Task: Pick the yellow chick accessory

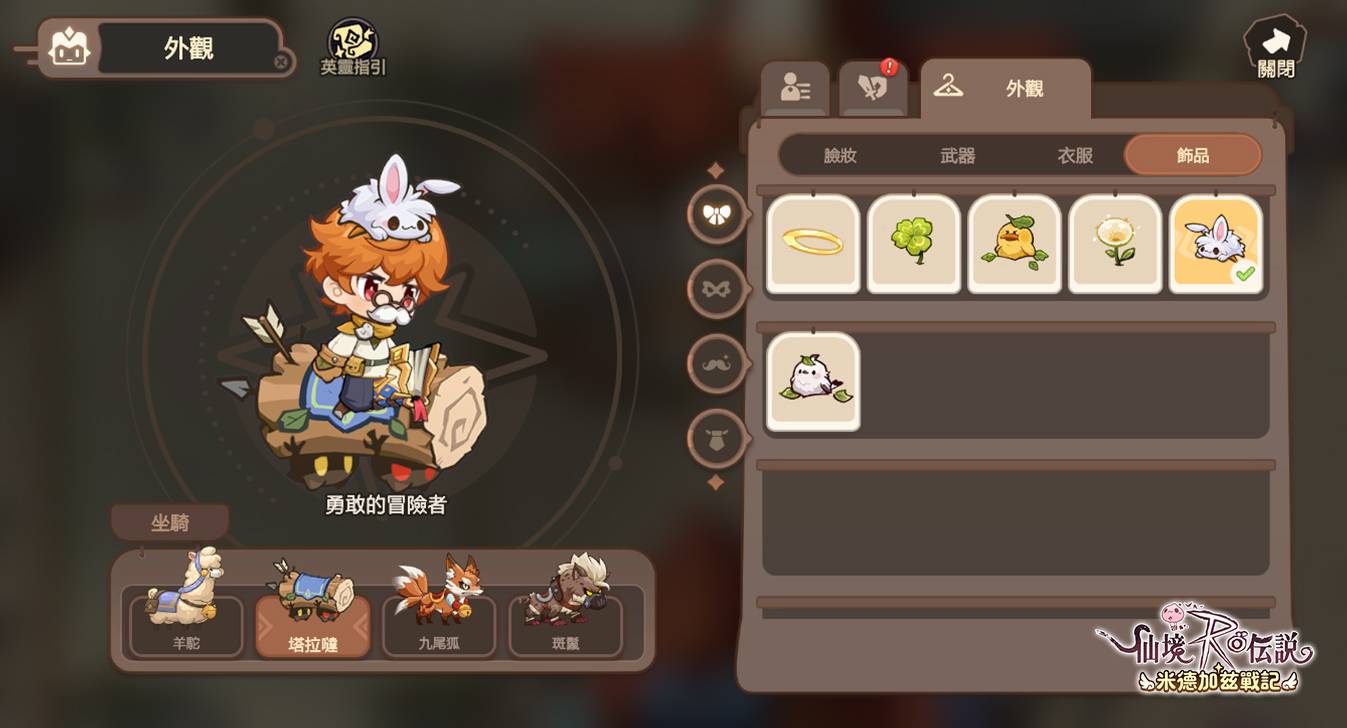Action: click(1014, 244)
